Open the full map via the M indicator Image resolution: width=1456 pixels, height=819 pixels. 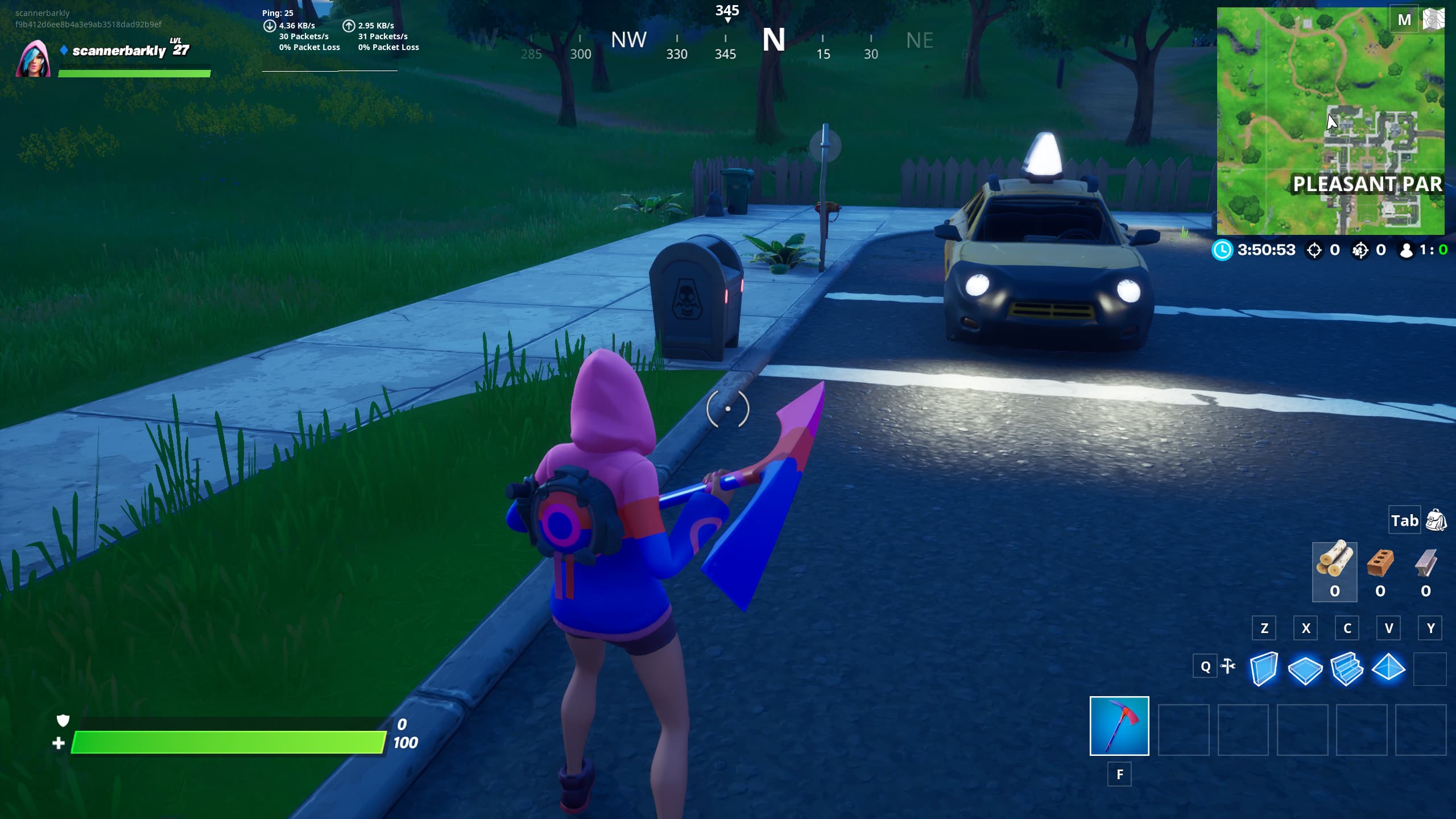coord(1405,19)
